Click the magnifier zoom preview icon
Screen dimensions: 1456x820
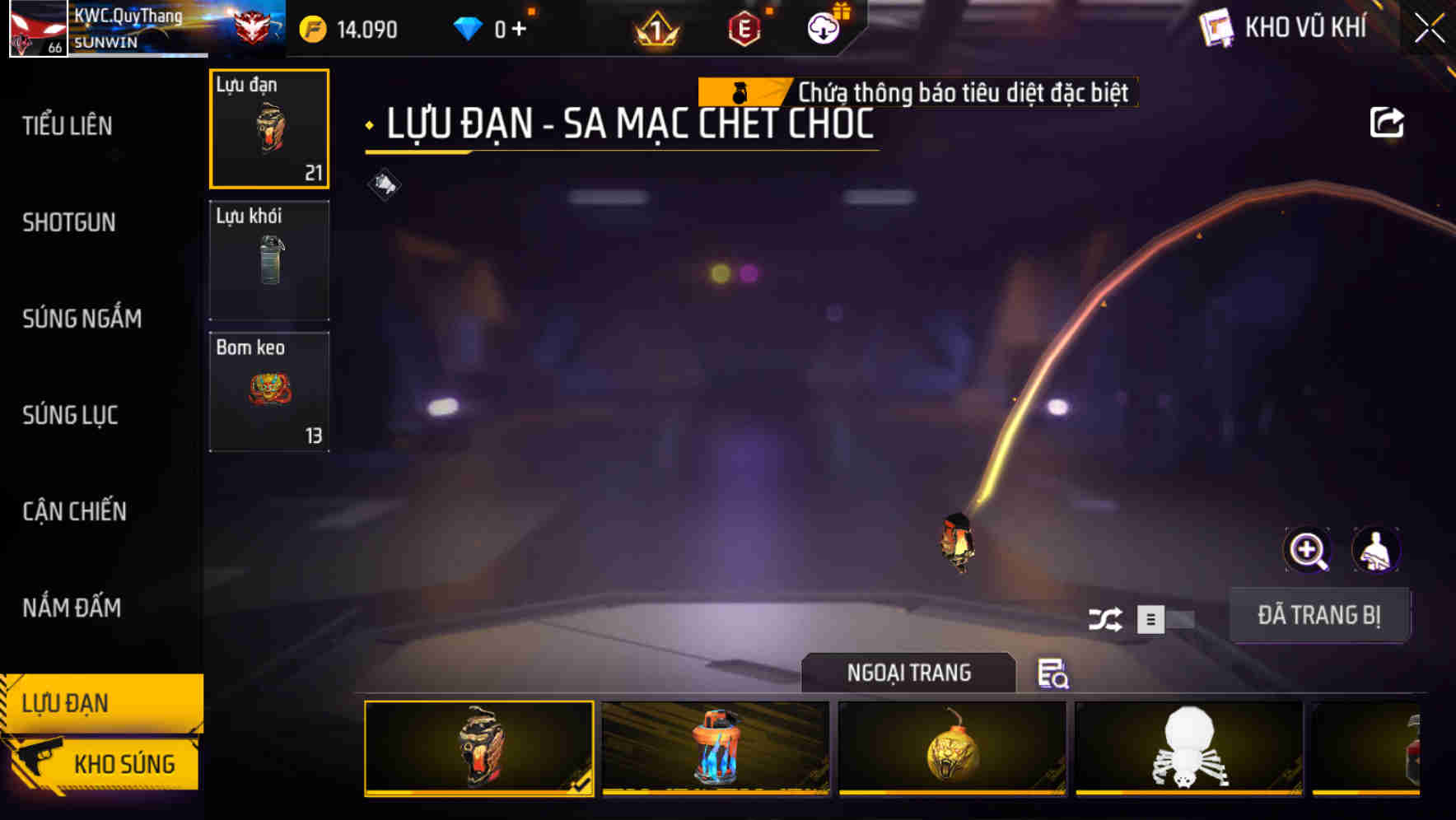(x=1308, y=550)
